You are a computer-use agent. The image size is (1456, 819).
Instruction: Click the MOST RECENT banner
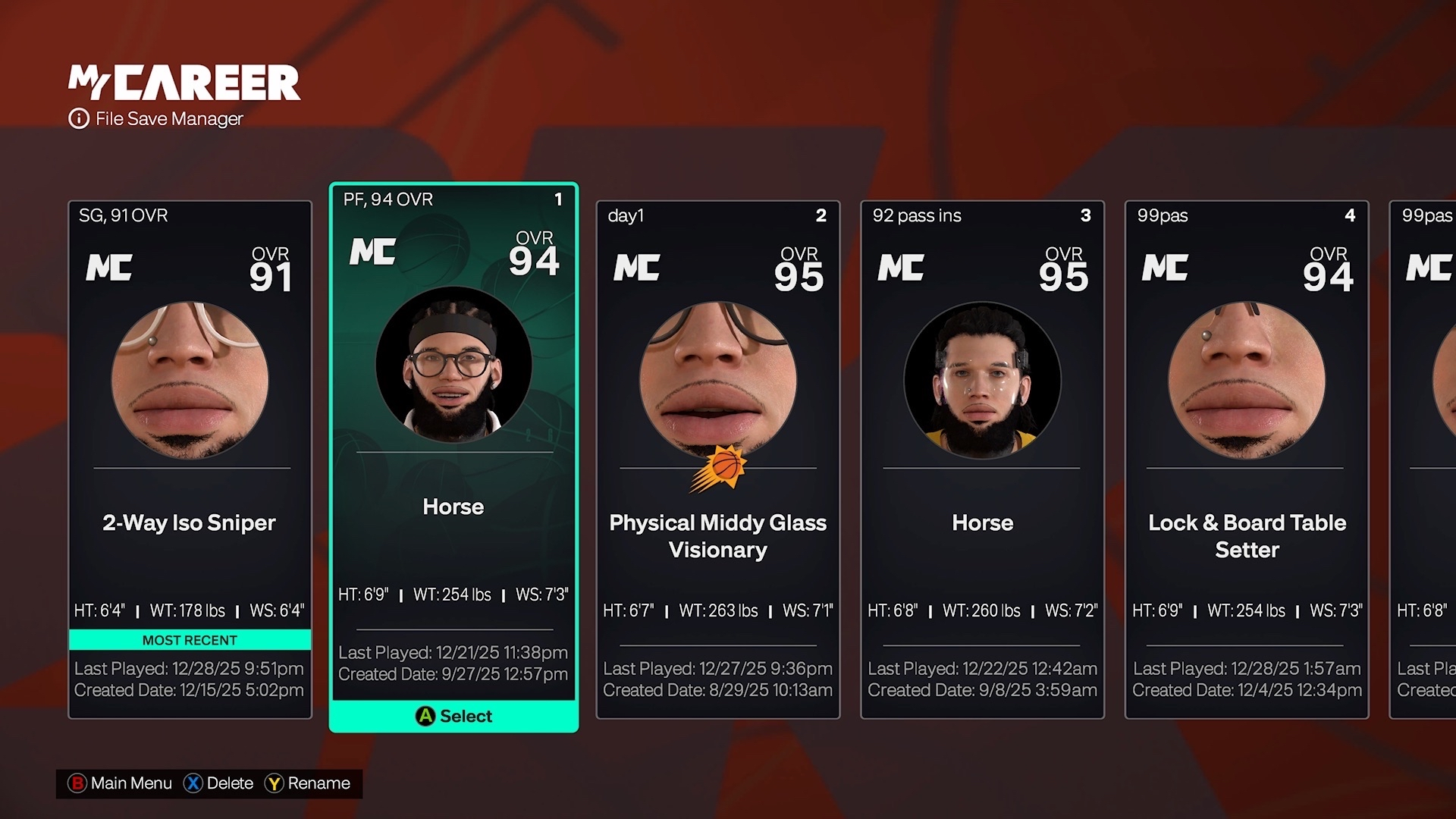tap(190, 639)
